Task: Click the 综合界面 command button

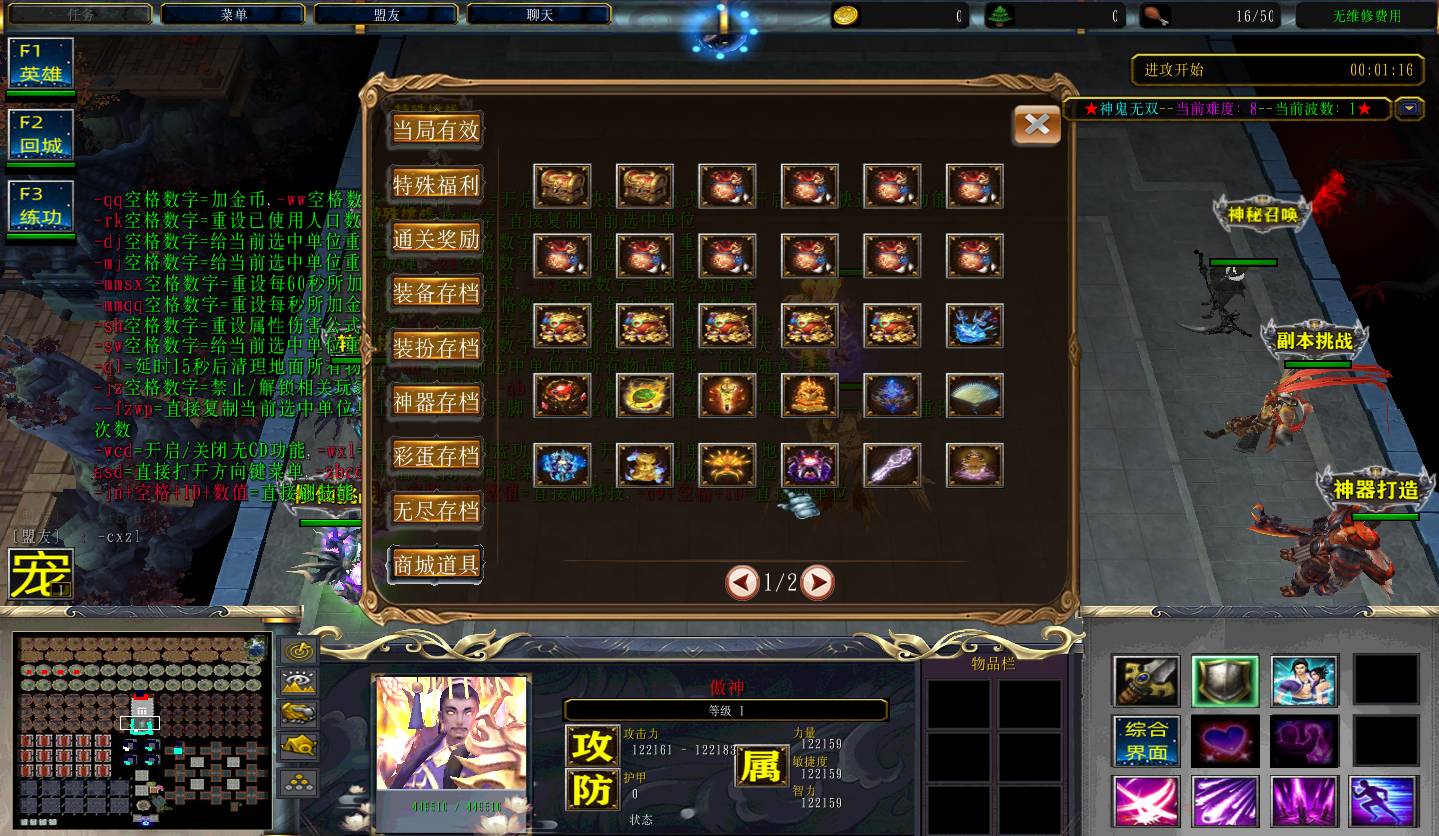Action: (1146, 741)
